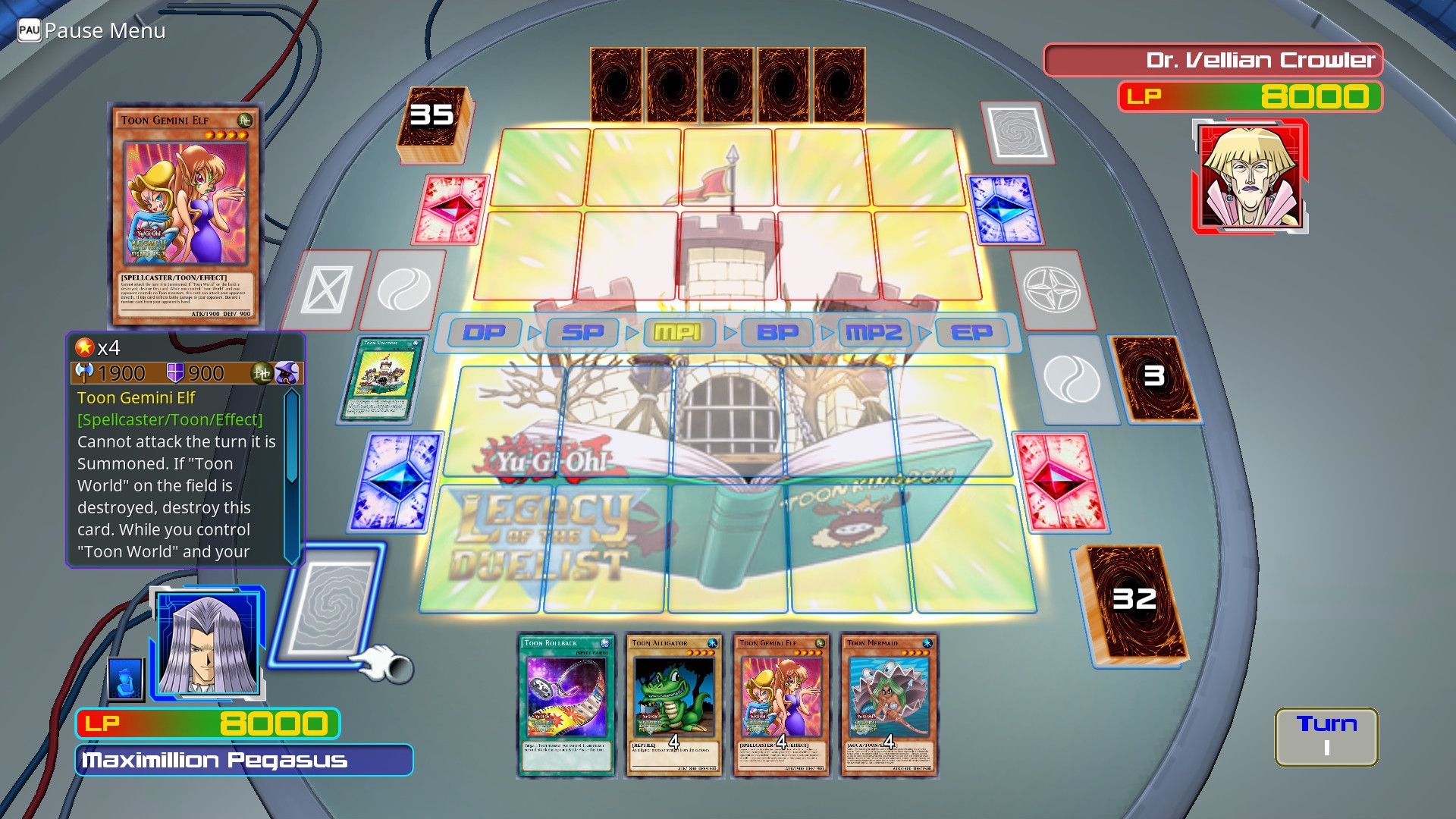Toggle the EP phase indicator
The width and height of the screenshot is (1456, 819).
point(973,332)
